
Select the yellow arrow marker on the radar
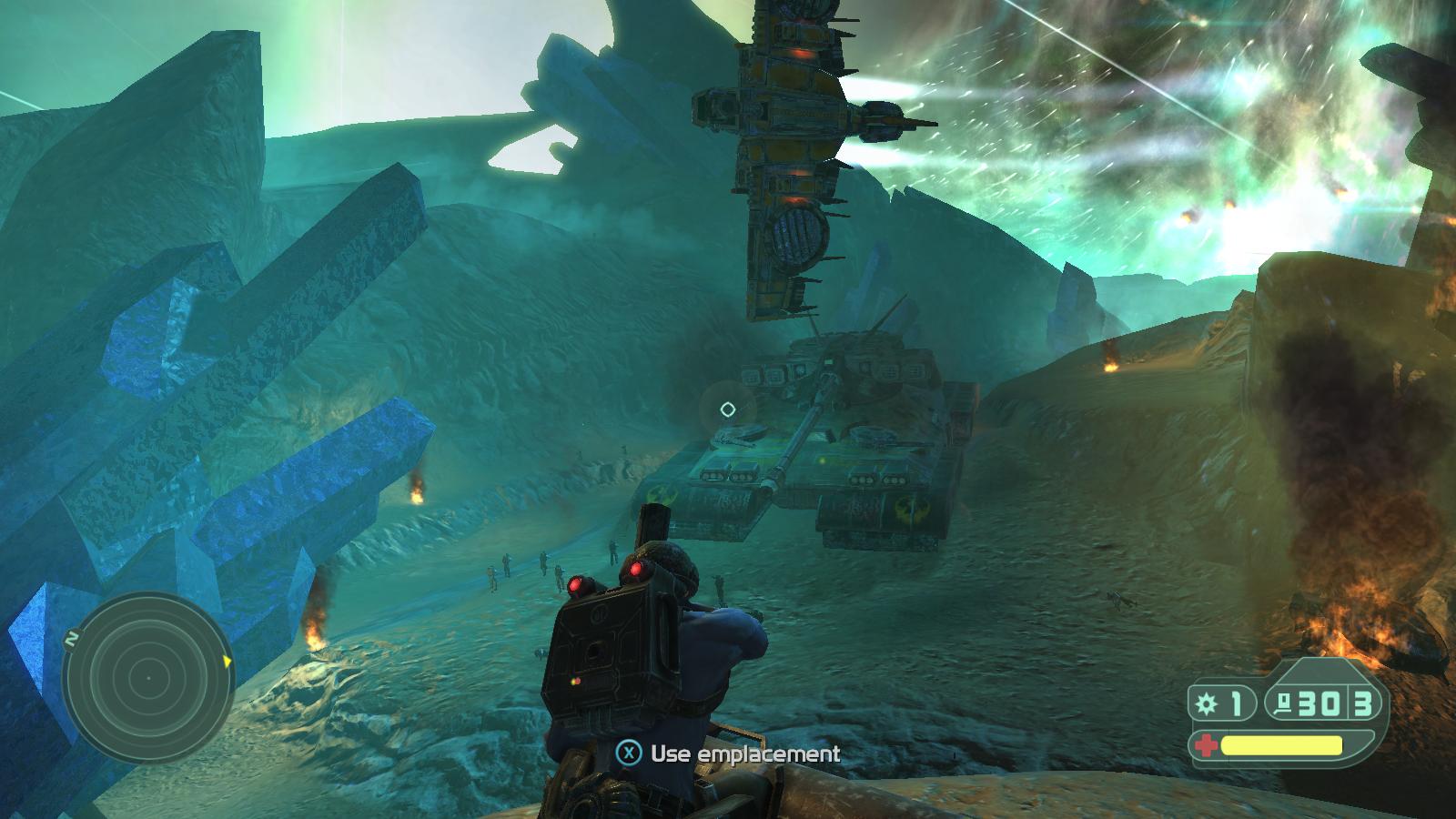point(226,659)
